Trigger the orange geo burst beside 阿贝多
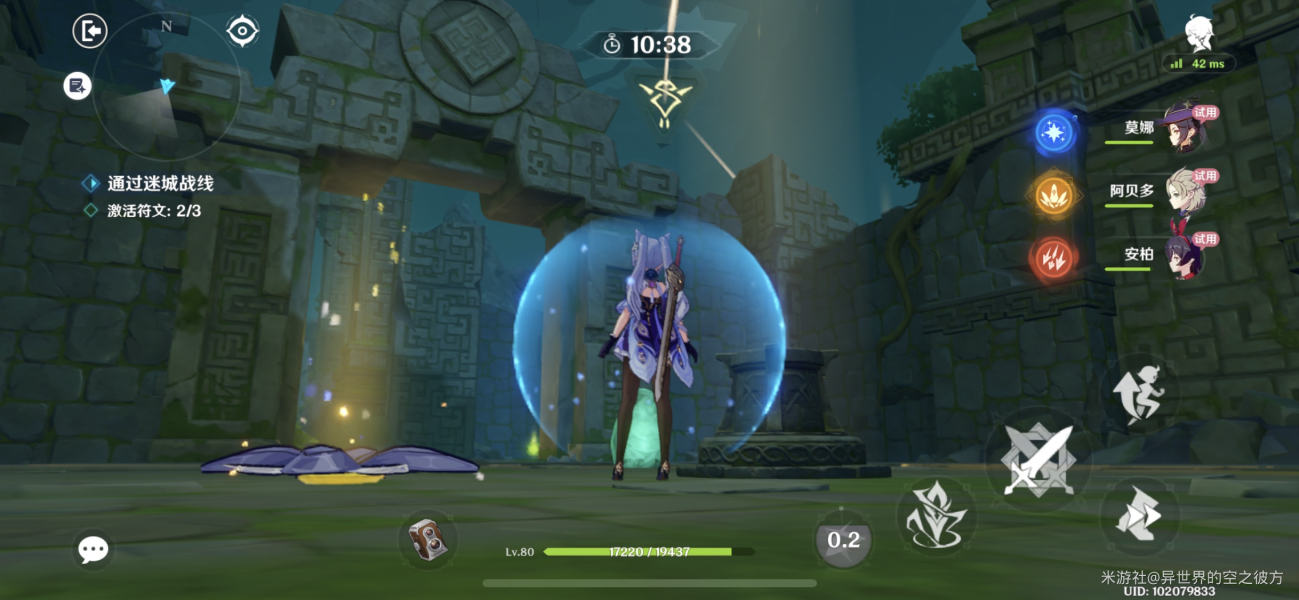The height and width of the screenshot is (600, 1299). pyautogui.click(x=1054, y=195)
